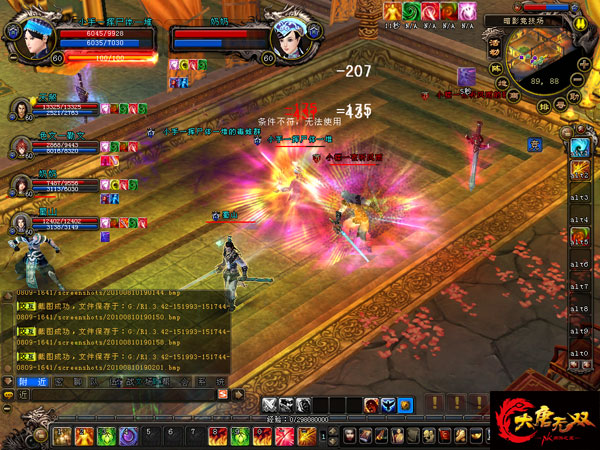The height and width of the screenshot is (450, 600).
Task: Activate the purple swirl skill on hotbar
Action: [127, 436]
